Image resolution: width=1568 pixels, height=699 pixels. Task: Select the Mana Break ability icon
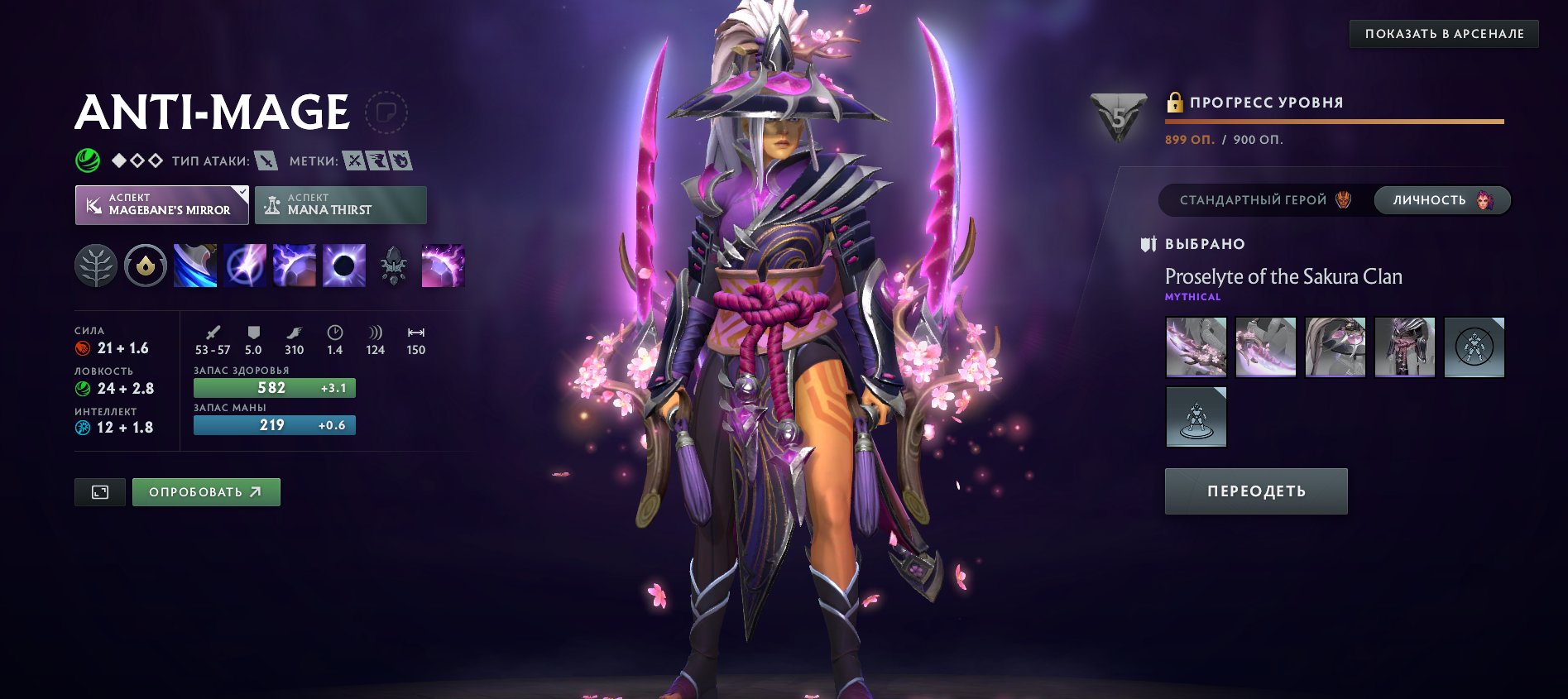(194, 266)
